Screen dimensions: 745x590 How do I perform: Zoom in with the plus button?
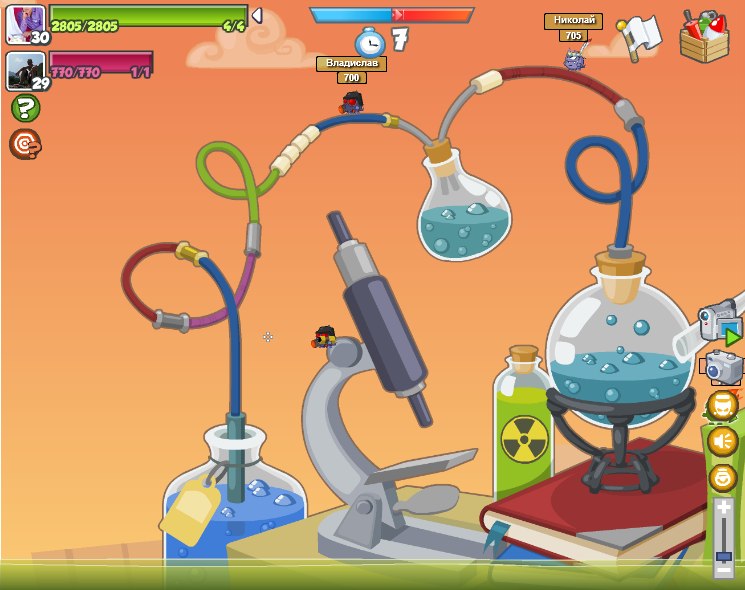click(x=723, y=508)
